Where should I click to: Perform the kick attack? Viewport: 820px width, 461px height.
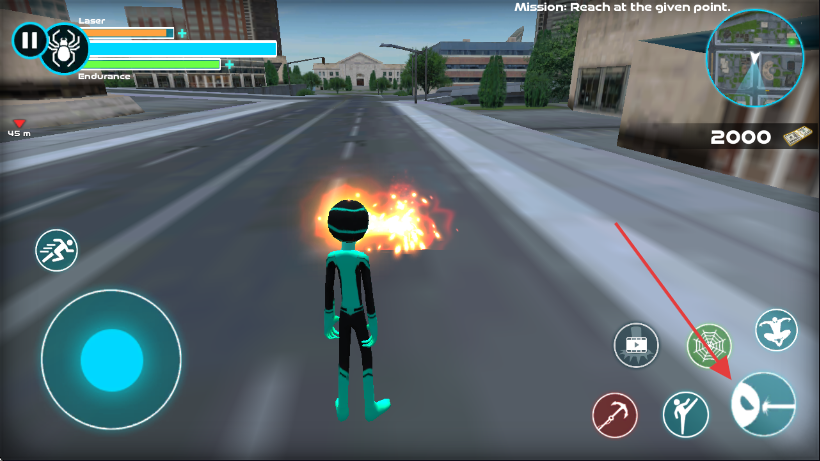pos(686,414)
